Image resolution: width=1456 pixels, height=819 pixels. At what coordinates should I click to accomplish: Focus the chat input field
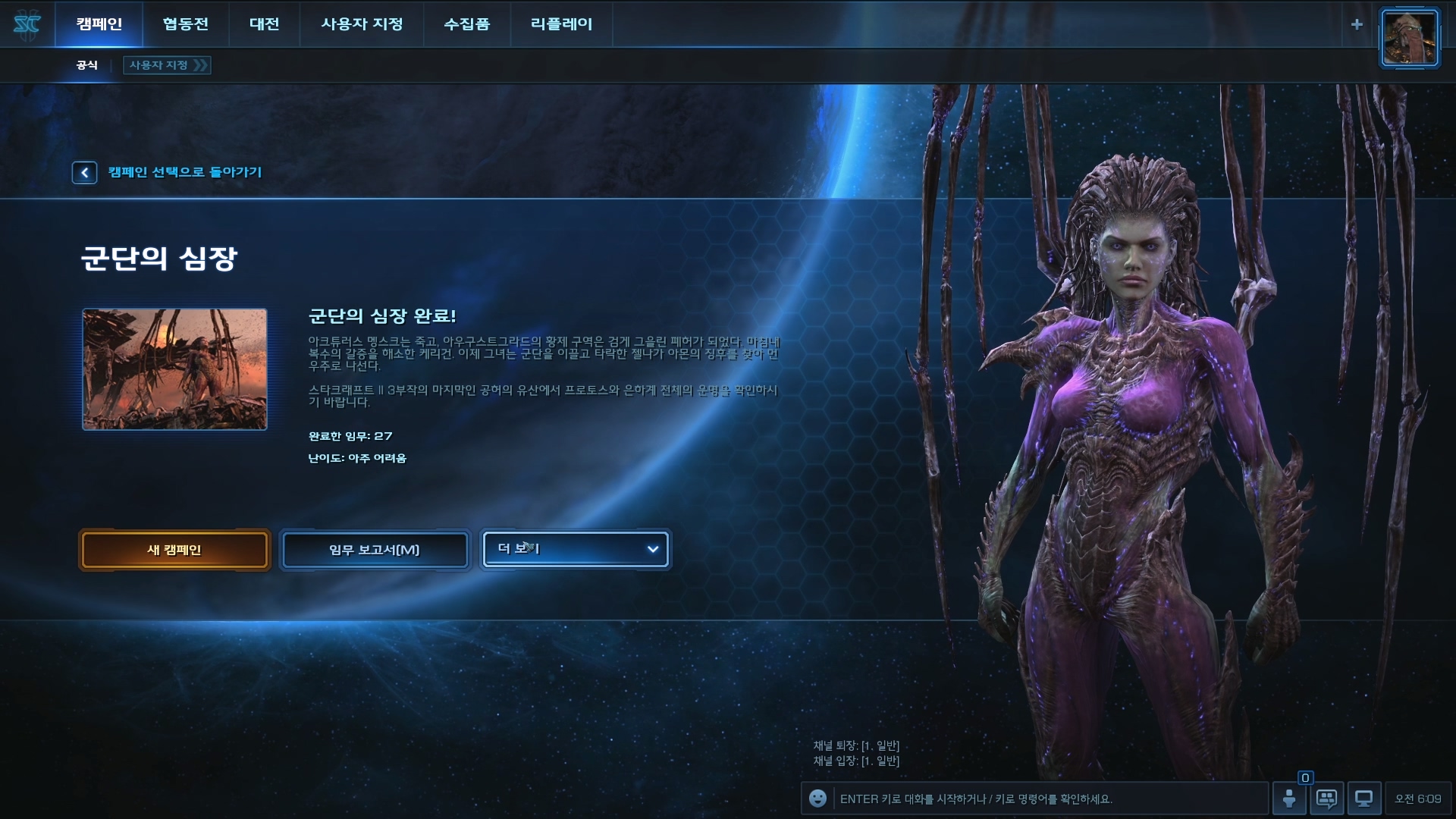coord(1046,799)
